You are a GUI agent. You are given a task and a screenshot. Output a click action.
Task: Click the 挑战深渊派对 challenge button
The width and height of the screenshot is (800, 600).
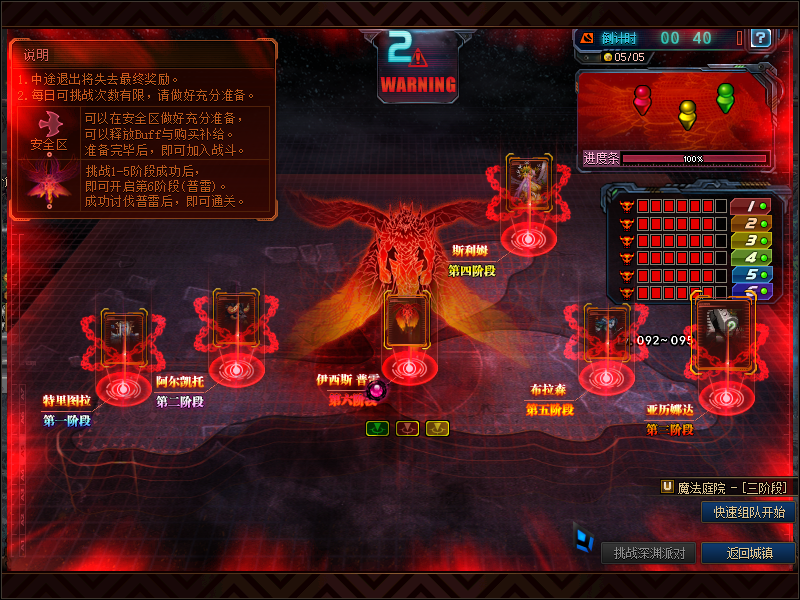pyautogui.click(x=649, y=553)
